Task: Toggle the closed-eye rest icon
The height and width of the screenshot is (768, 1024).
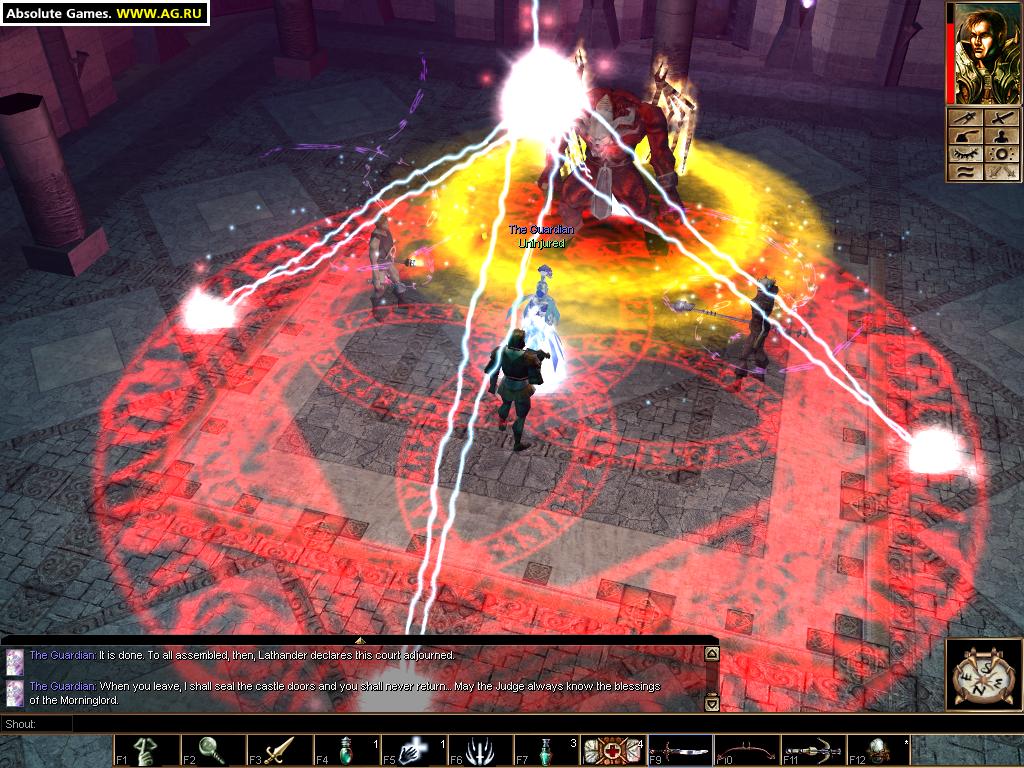Action: pos(963,155)
